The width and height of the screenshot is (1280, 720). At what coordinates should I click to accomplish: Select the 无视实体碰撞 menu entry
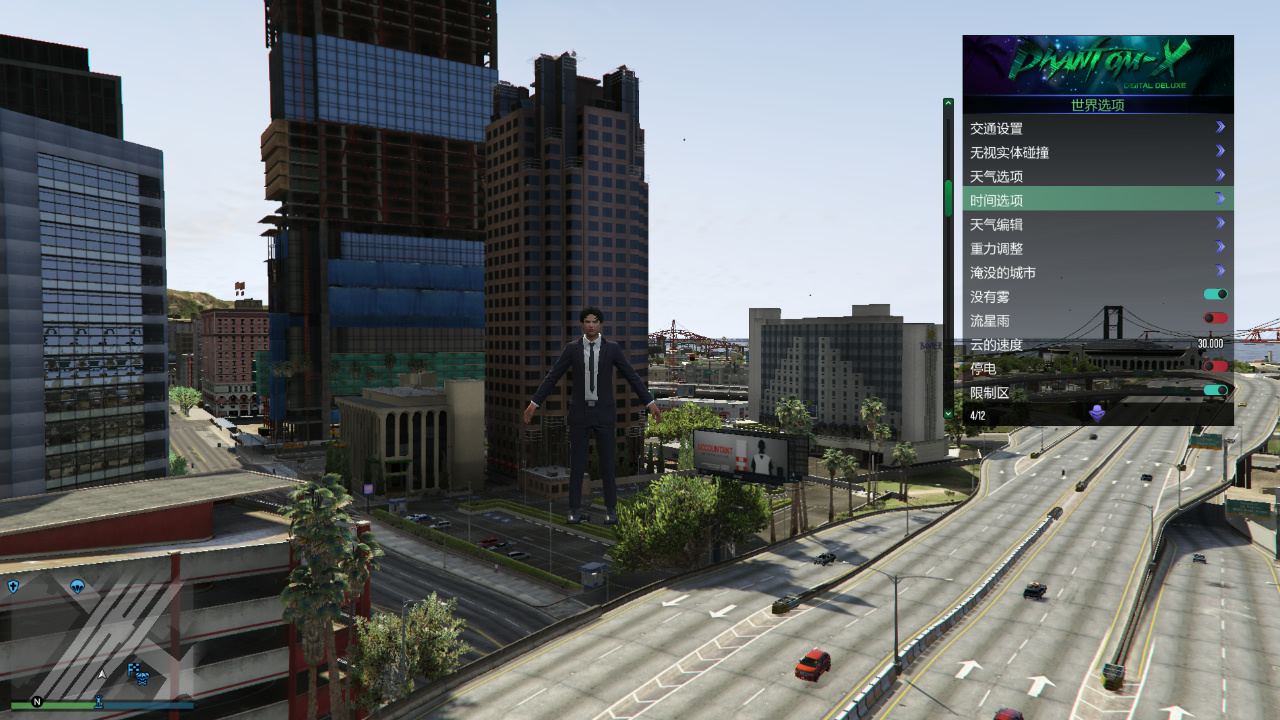tap(1097, 152)
